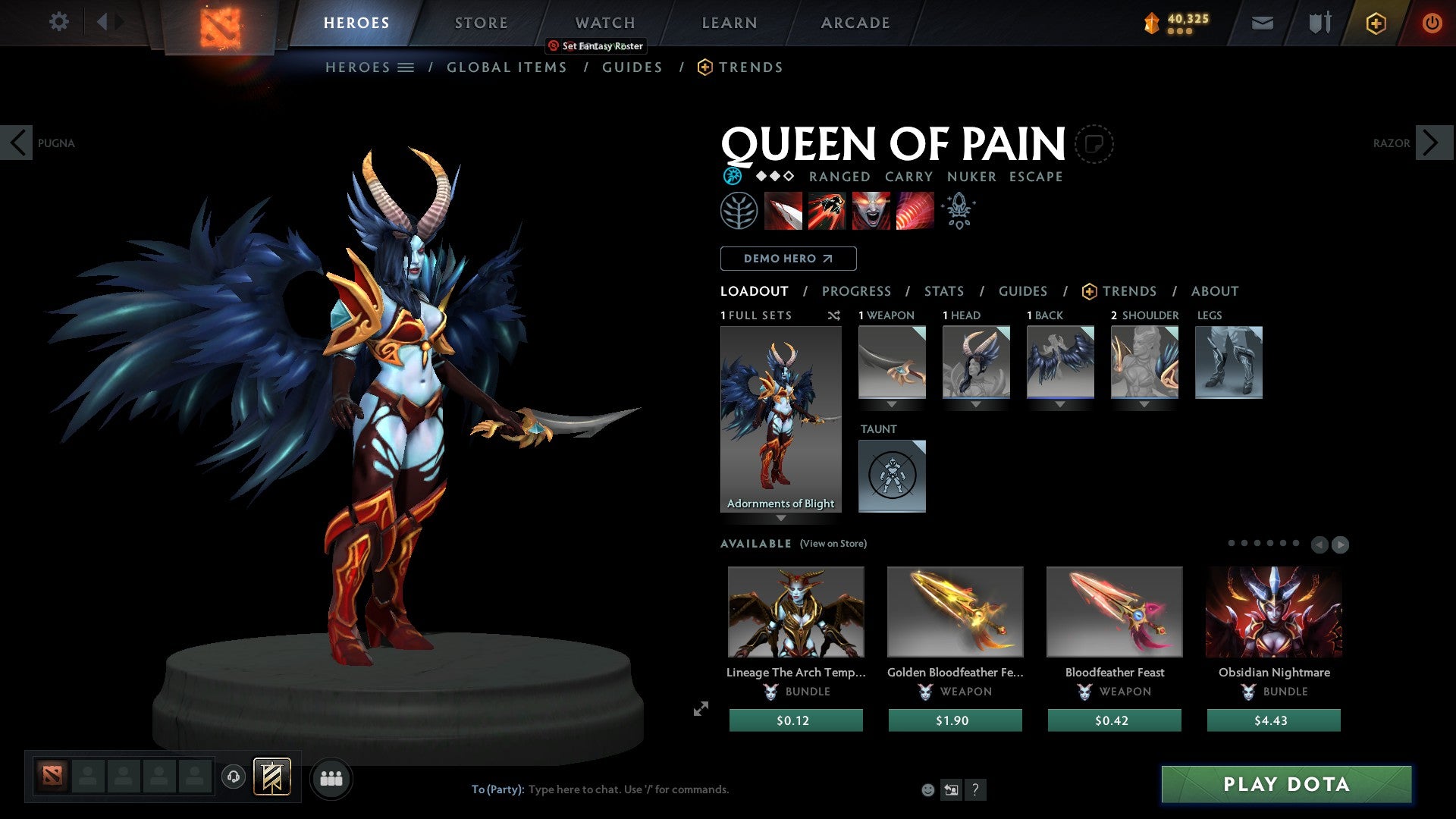Click the envelope notifications icon
Screen dimensions: 1456x819
coord(1263,23)
